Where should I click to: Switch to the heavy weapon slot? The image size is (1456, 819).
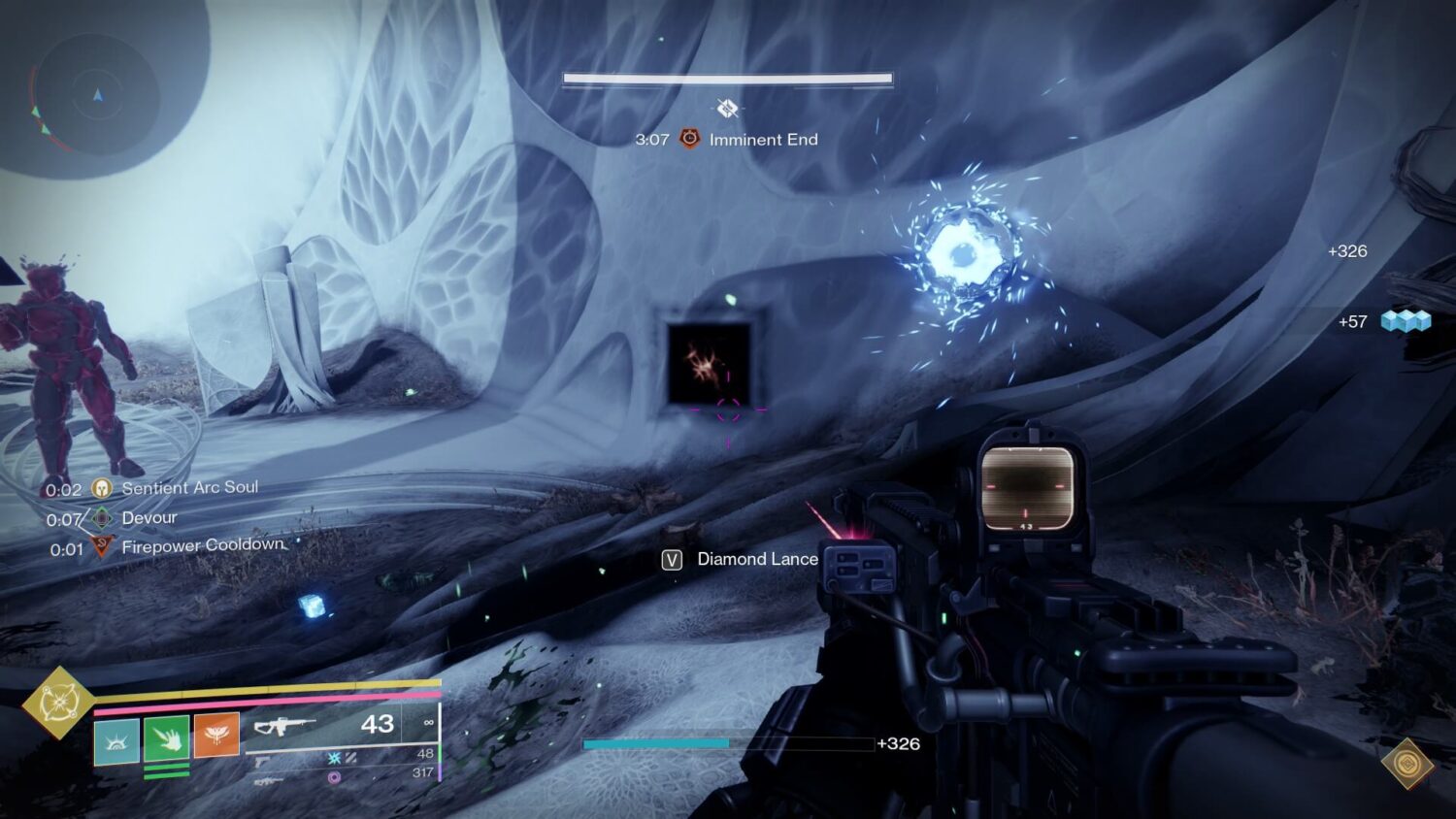coord(269,779)
